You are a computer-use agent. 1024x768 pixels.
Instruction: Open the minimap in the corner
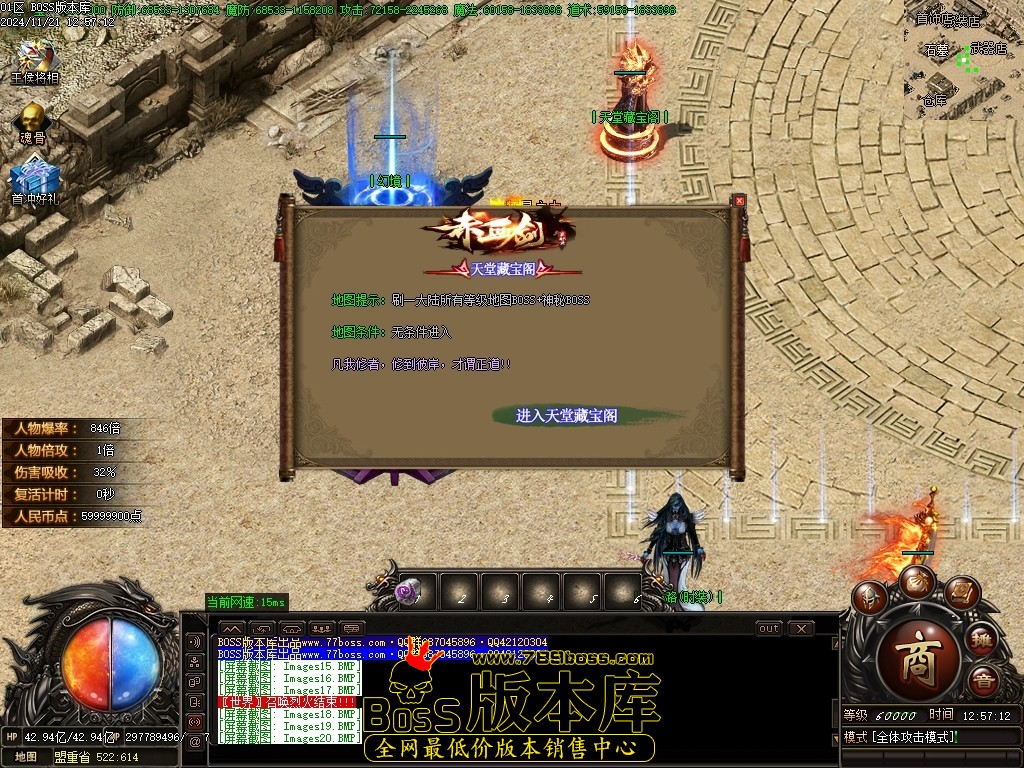tap(964, 60)
